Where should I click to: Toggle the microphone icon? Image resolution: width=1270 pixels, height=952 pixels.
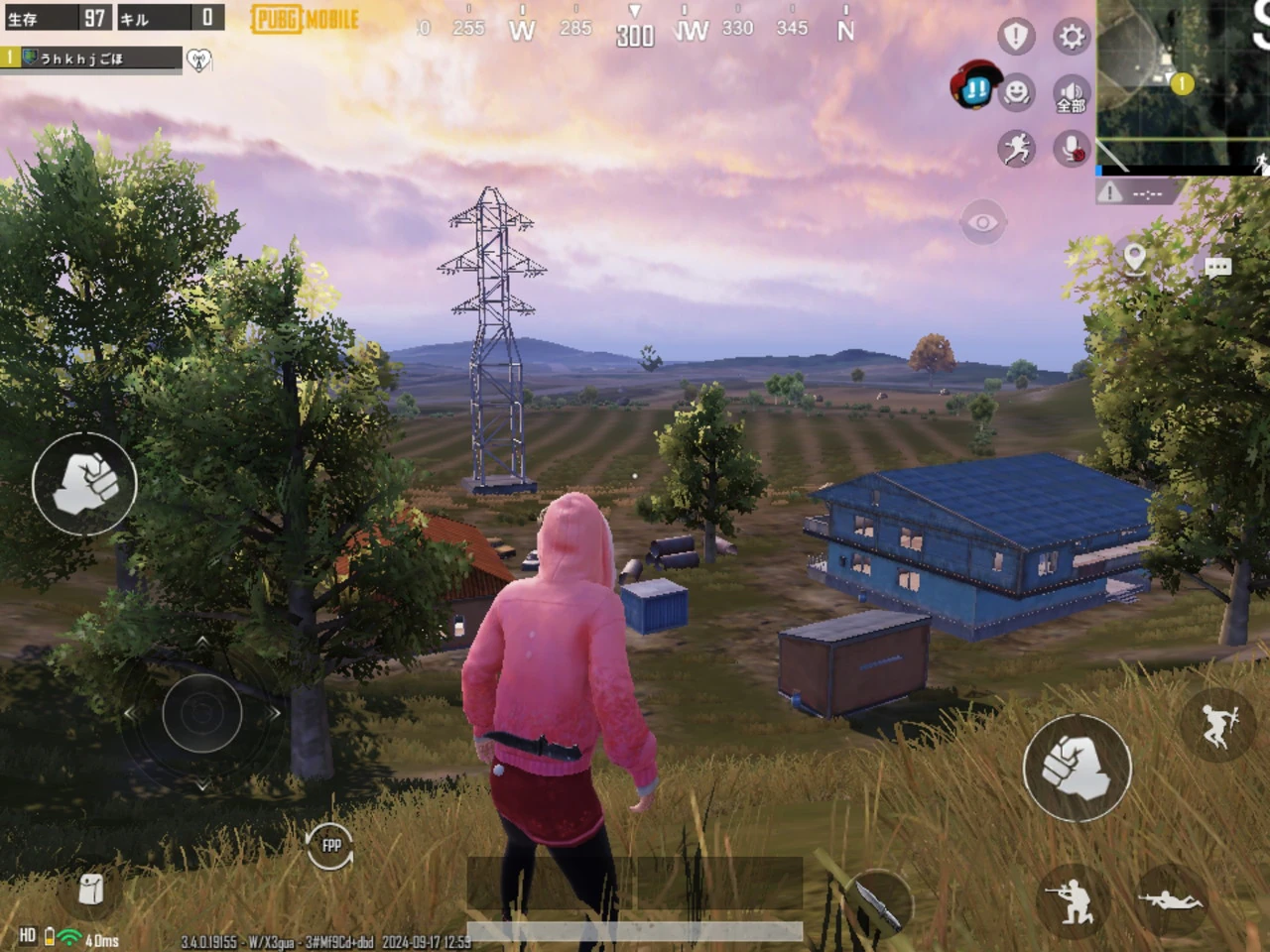click(1072, 149)
